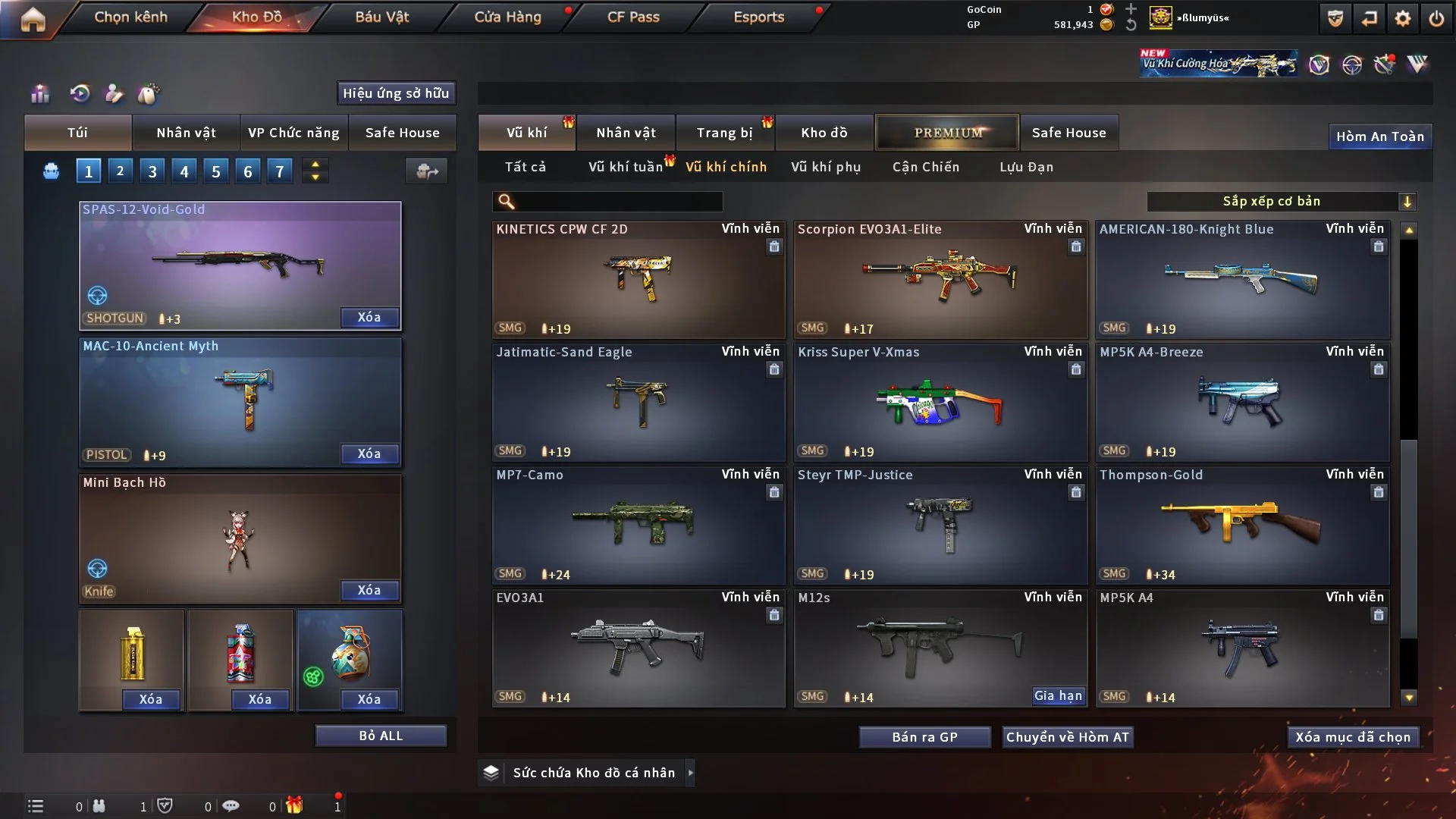Go to the CF Pass menu
The image size is (1456, 819).
[x=633, y=17]
